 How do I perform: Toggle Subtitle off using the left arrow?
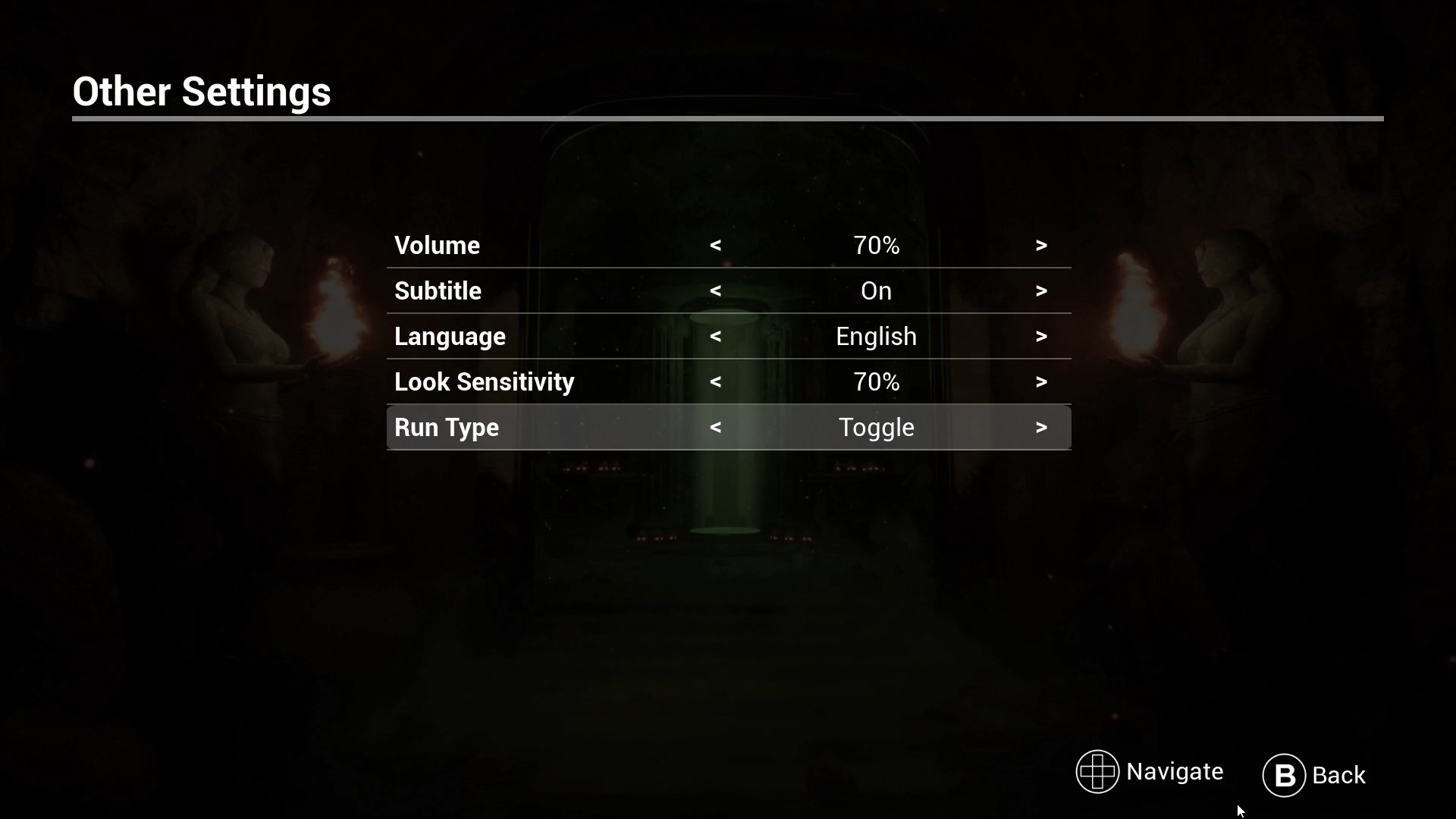pyautogui.click(x=715, y=290)
